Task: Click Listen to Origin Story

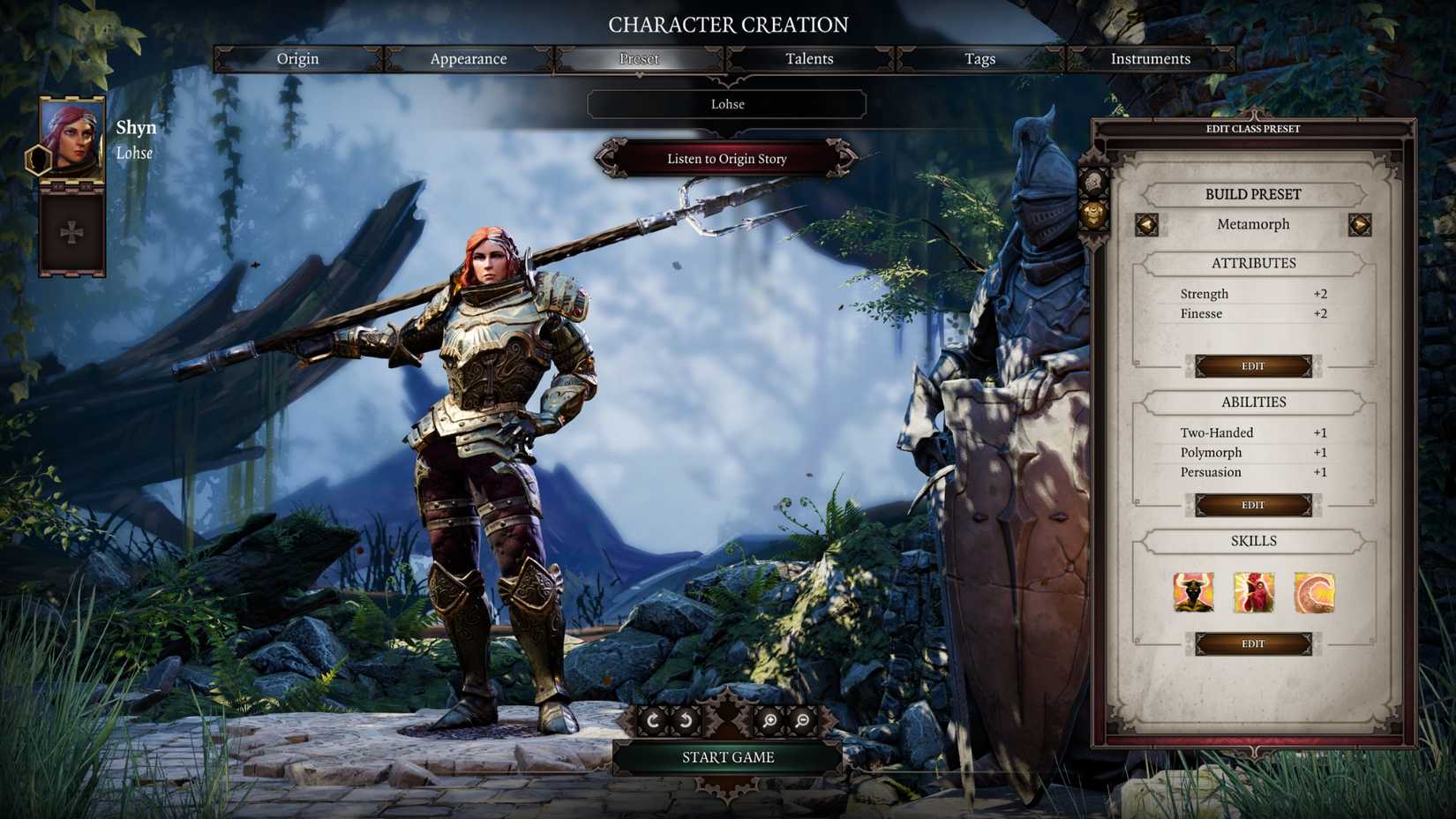Action: tap(726, 159)
